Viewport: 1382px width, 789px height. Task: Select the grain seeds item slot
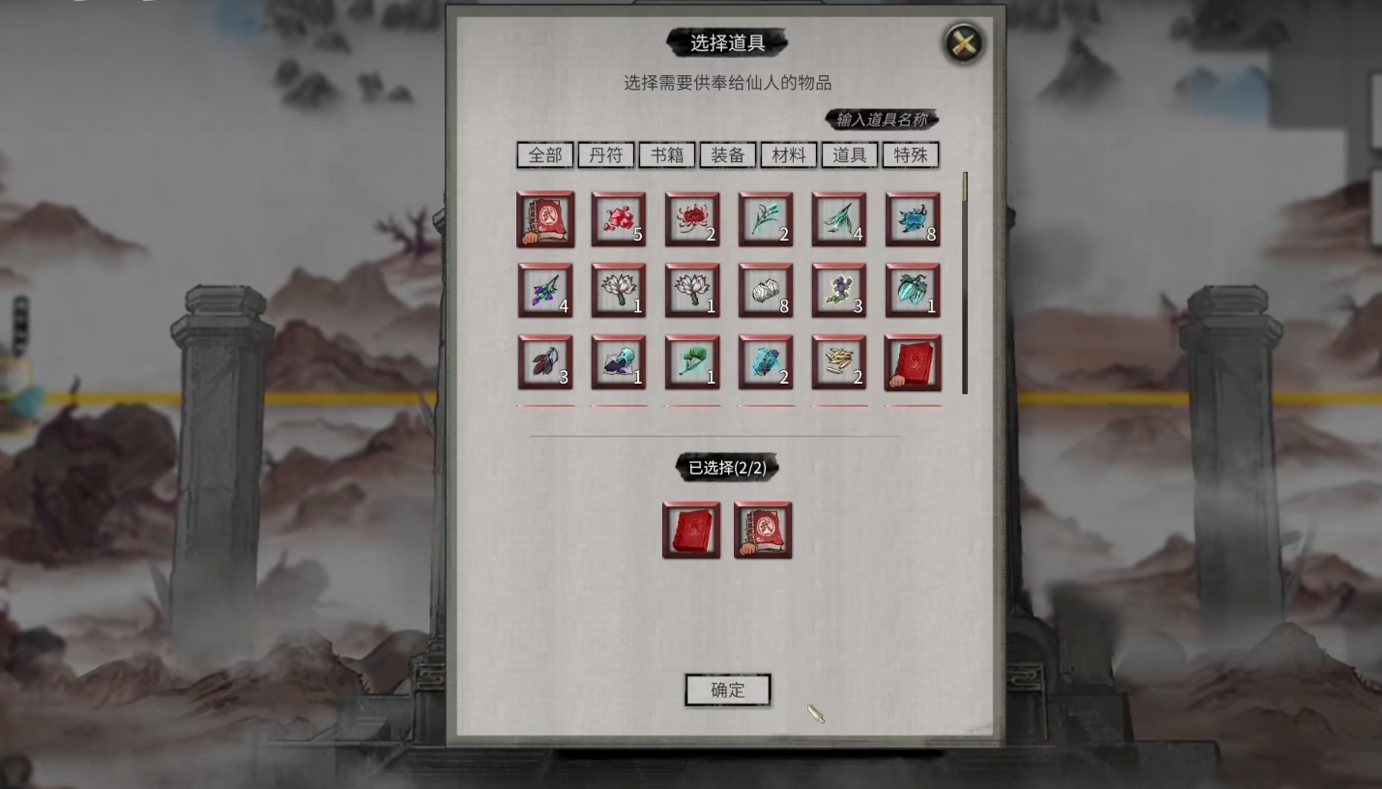839,362
